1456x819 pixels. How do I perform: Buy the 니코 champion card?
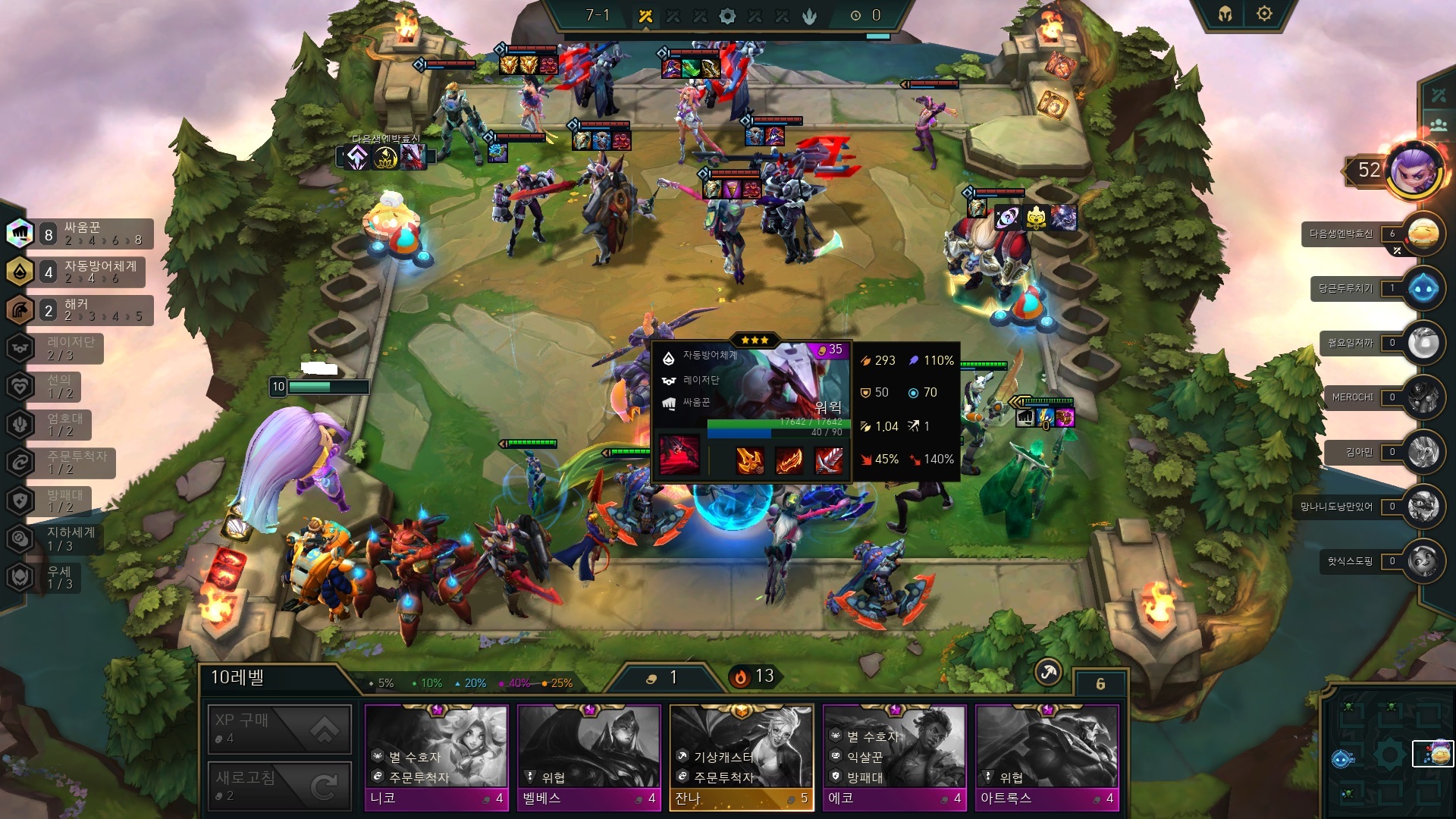pyautogui.click(x=436, y=757)
